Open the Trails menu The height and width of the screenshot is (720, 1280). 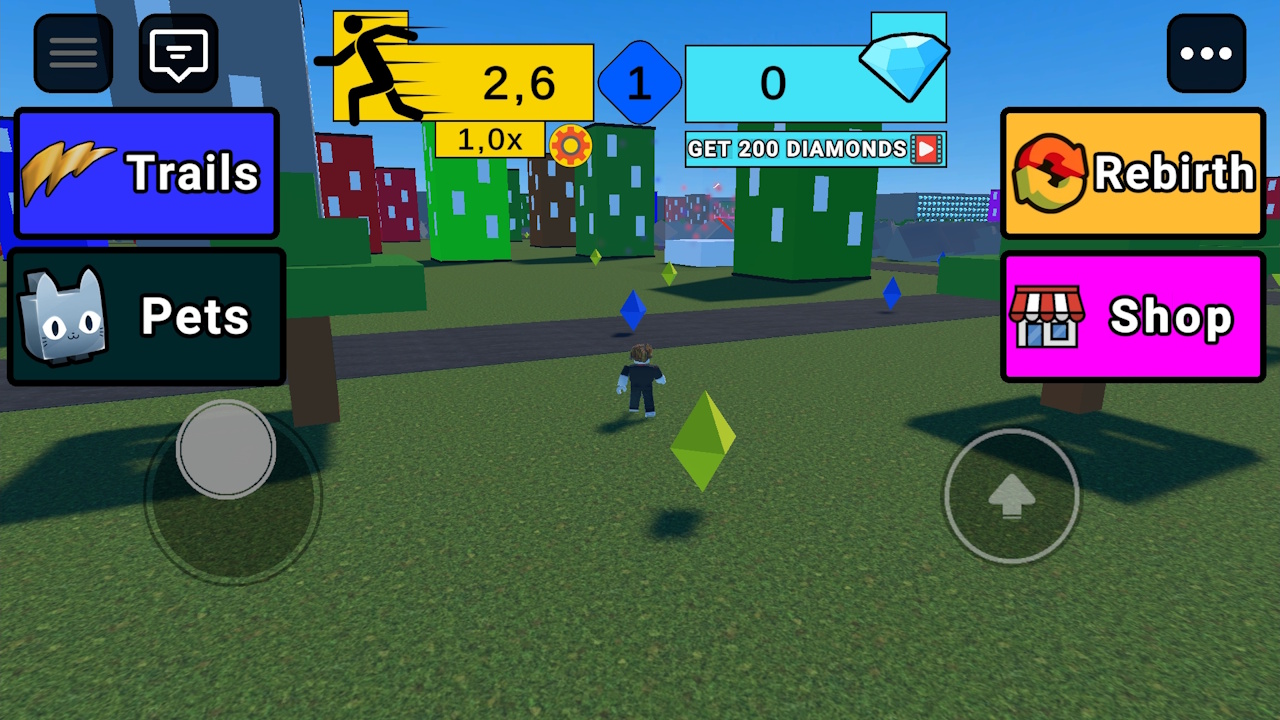click(146, 171)
